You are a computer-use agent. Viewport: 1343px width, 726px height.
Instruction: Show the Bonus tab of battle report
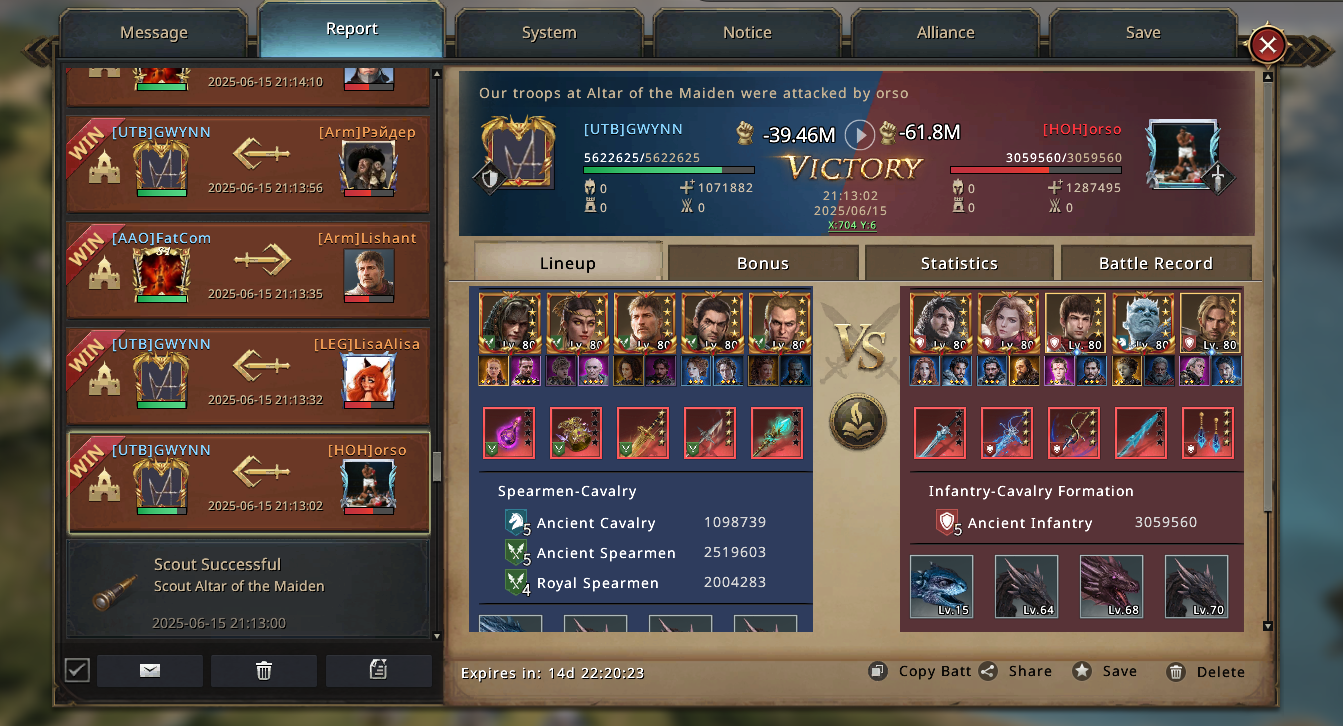(x=763, y=263)
